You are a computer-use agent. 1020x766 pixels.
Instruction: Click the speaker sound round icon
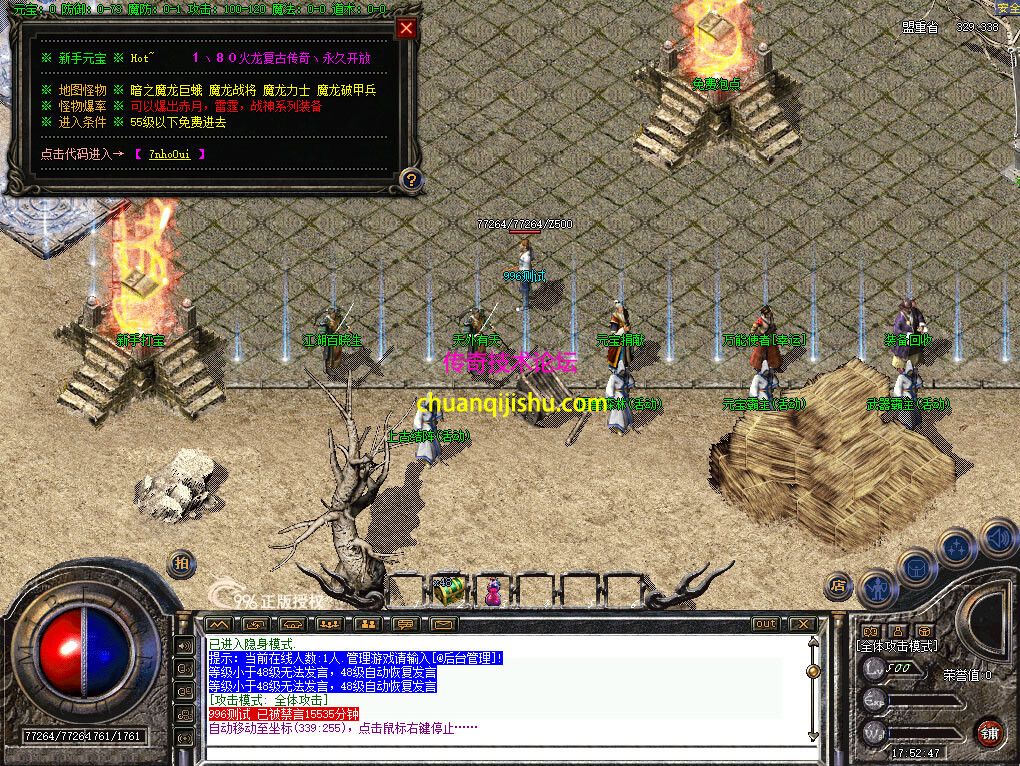click(x=998, y=540)
